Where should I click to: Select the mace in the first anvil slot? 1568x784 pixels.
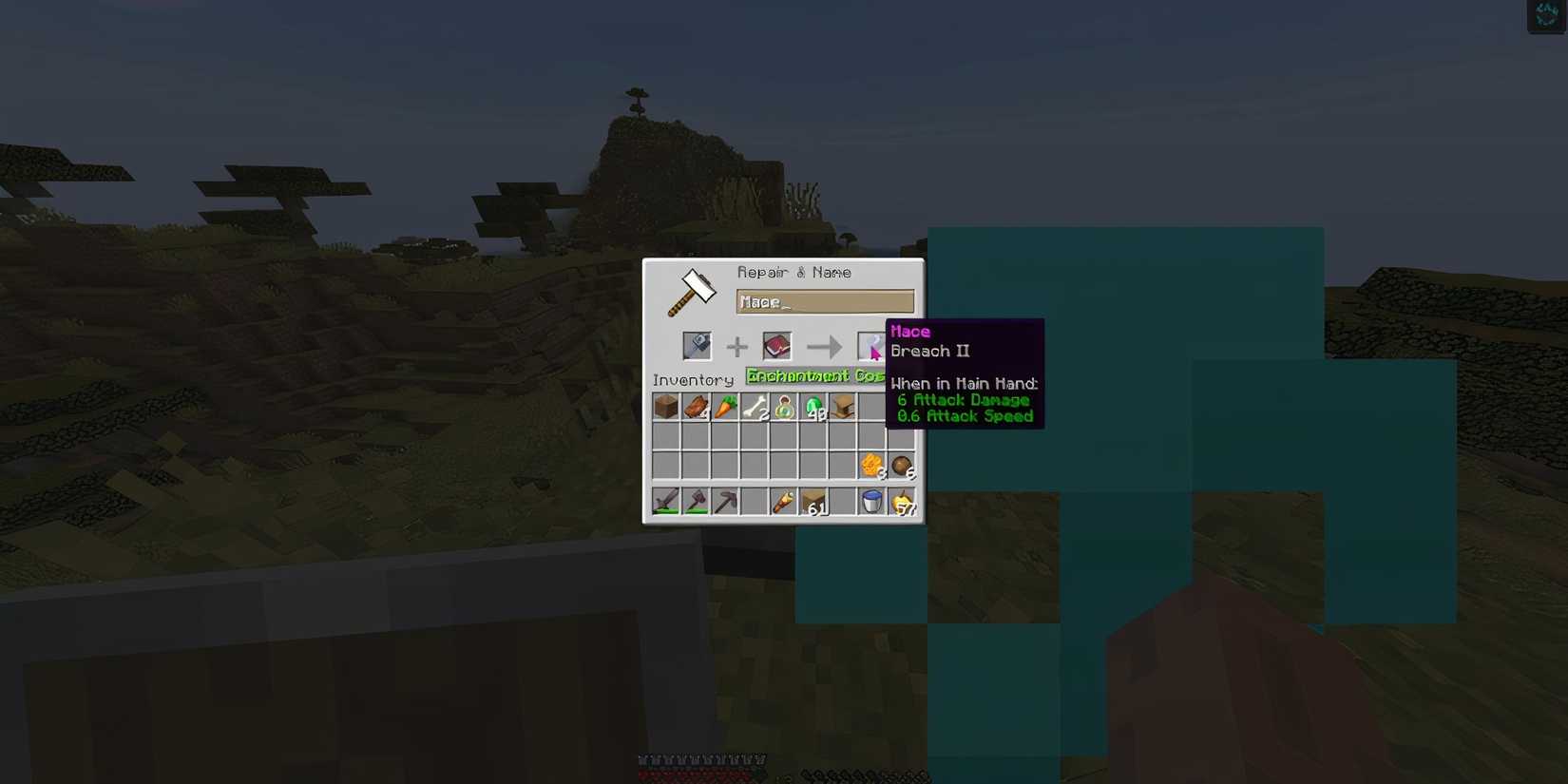coord(698,347)
